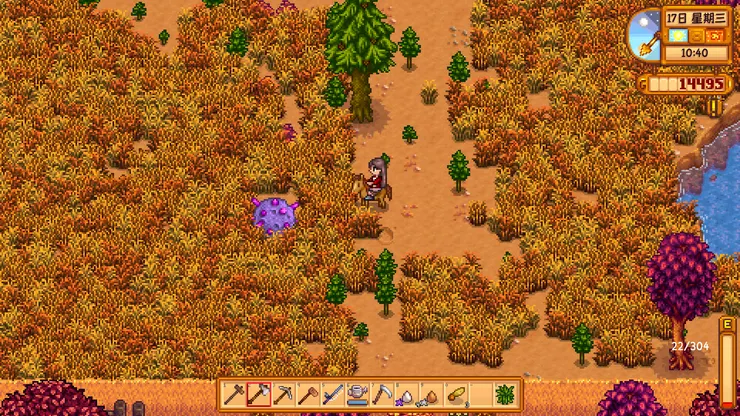Choose the pickaxe from the toolbar
The image size is (740, 416).
(x=284, y=394)
